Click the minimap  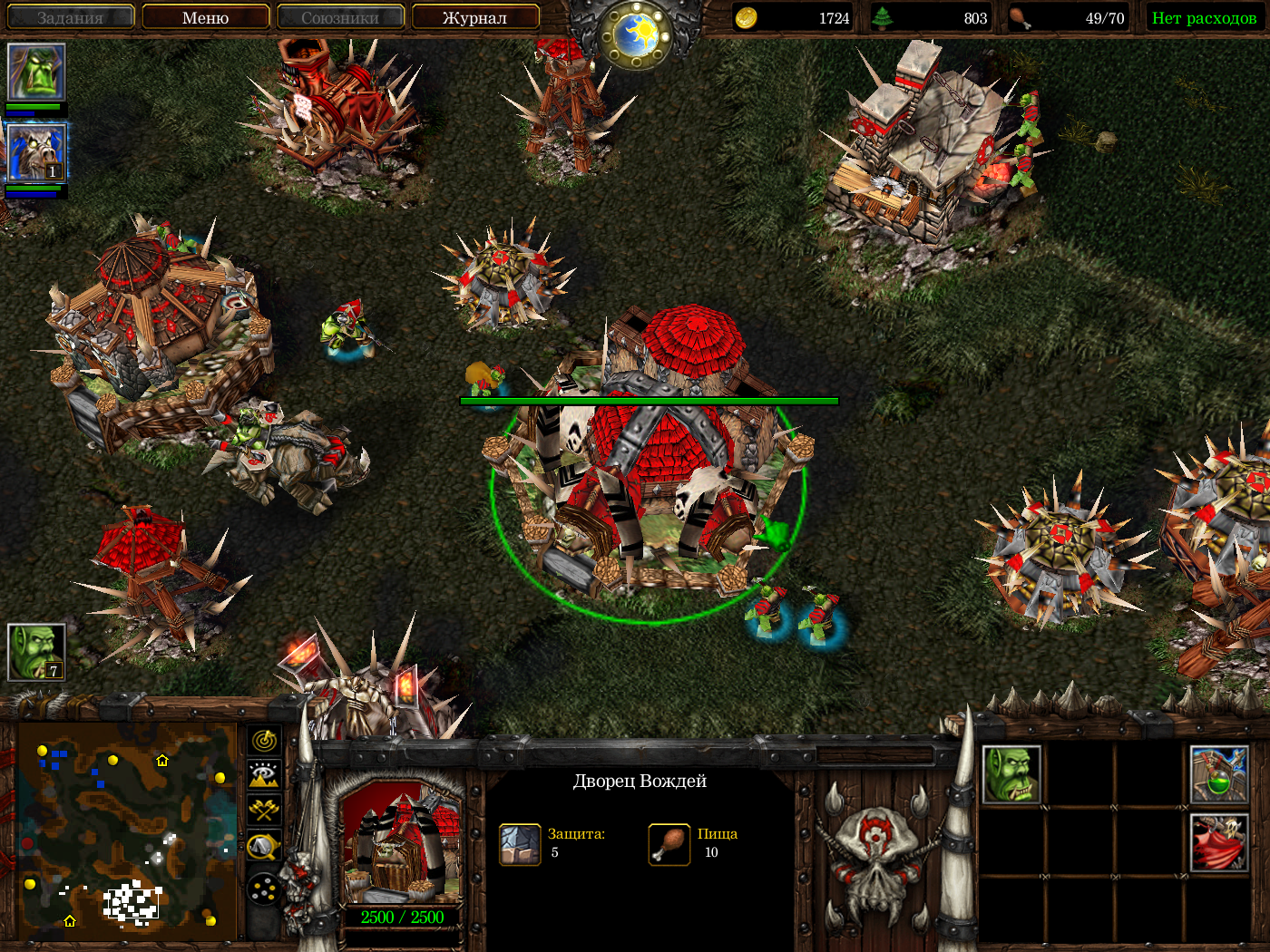coord(127,825)
